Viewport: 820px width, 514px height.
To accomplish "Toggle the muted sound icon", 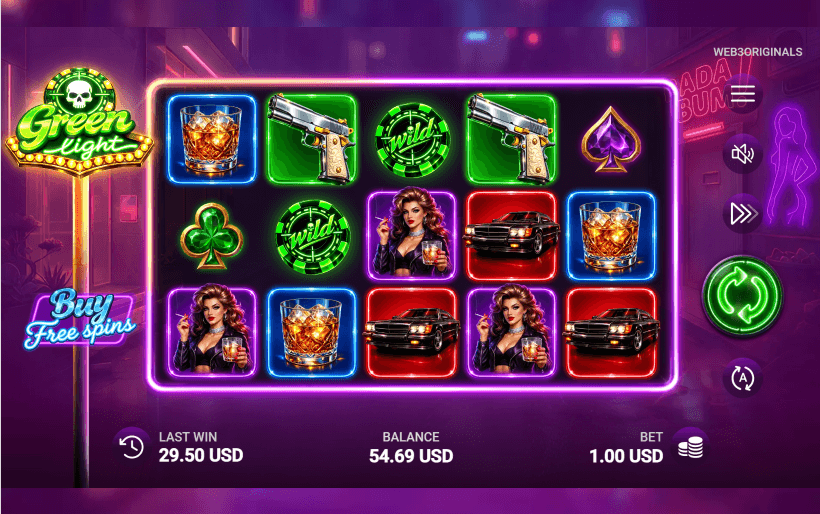I will click(742, 154).
